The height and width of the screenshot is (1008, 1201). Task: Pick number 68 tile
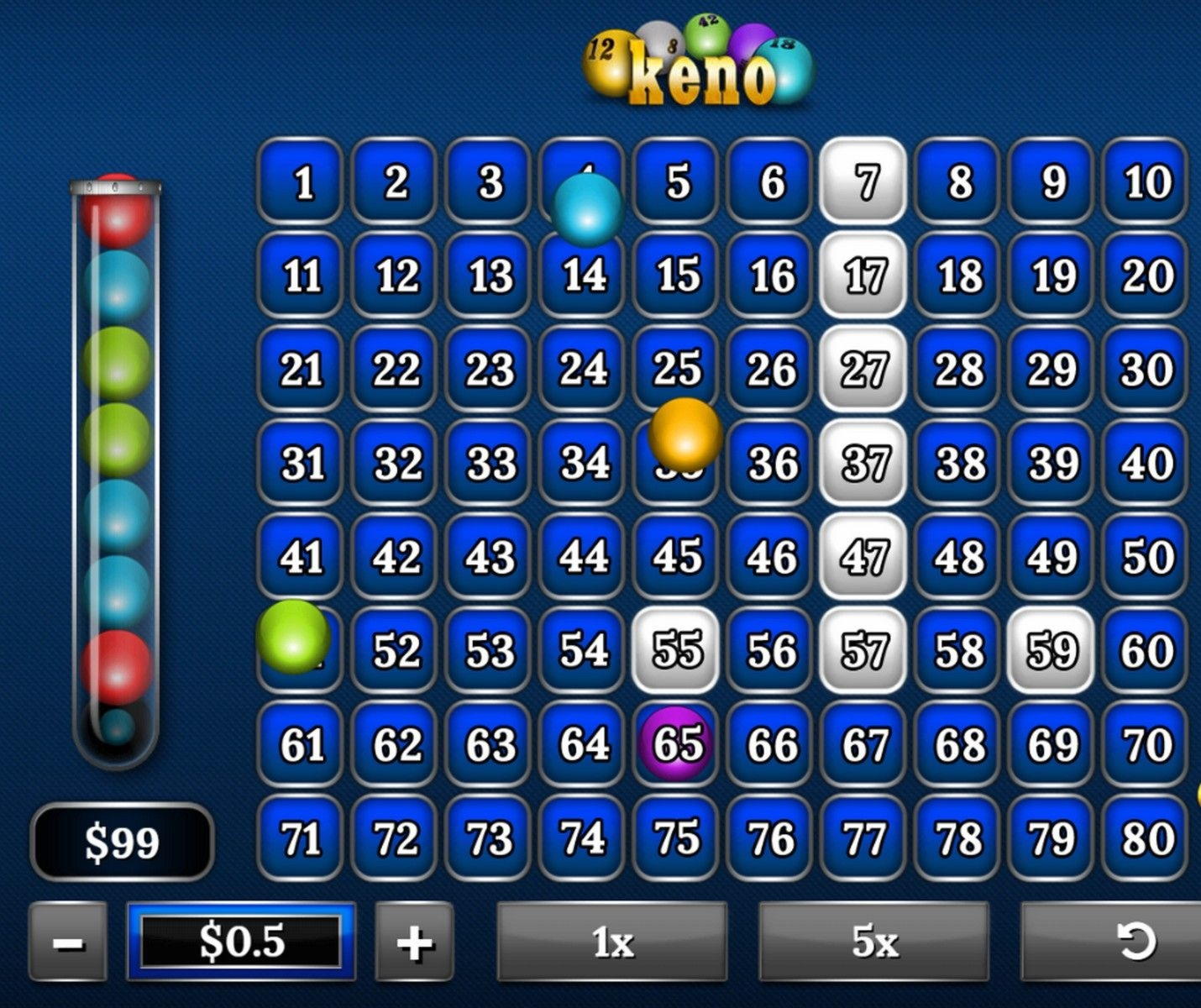pos(958,744)
